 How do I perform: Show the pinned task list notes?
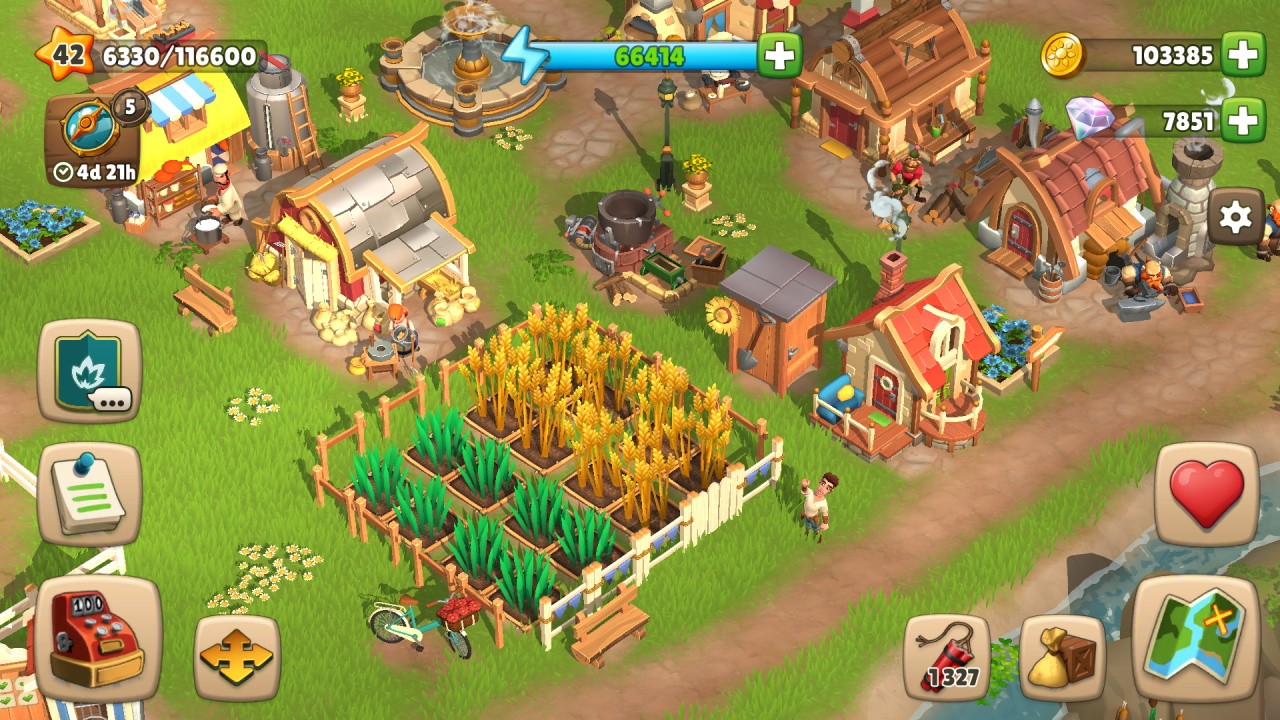click(x=90, y=495)
